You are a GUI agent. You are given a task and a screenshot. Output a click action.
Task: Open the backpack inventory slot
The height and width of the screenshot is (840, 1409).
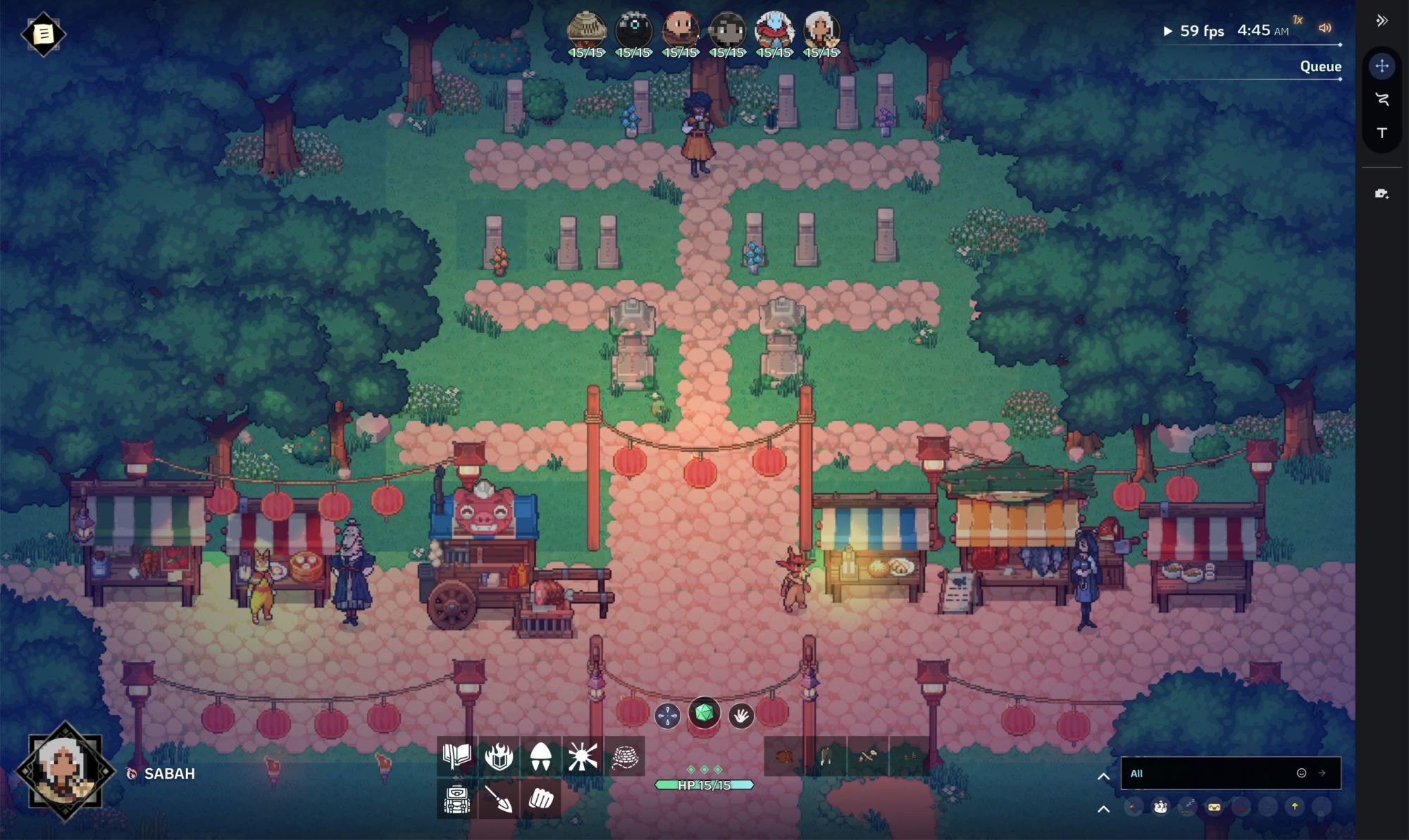point(457,798)
